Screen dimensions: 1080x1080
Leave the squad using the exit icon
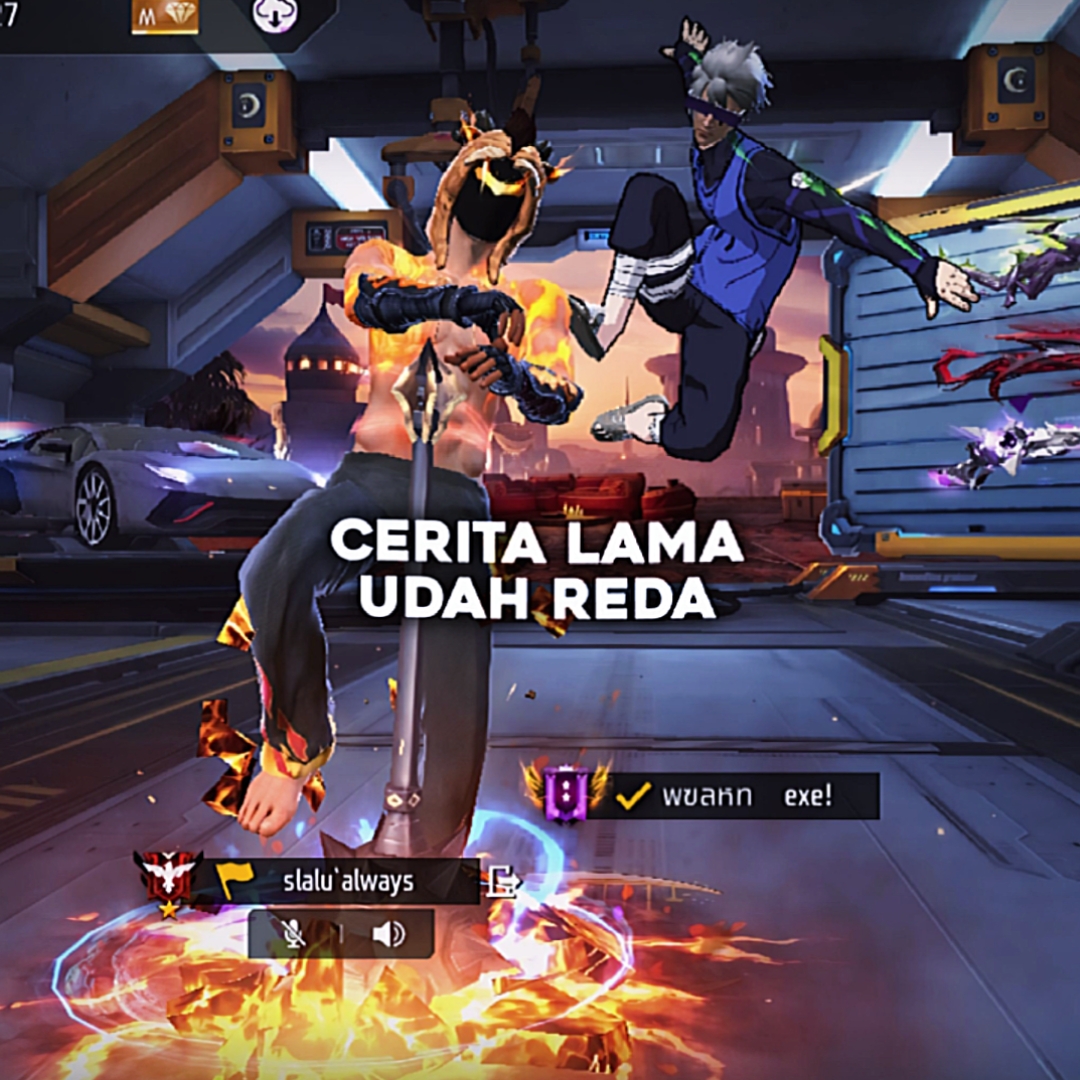coord(502,881)
